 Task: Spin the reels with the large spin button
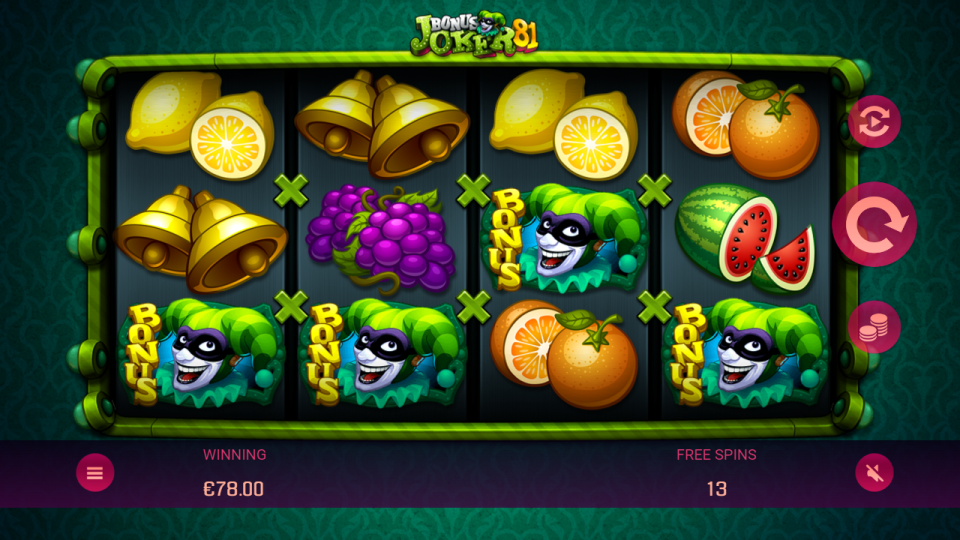tap(874, 224)
